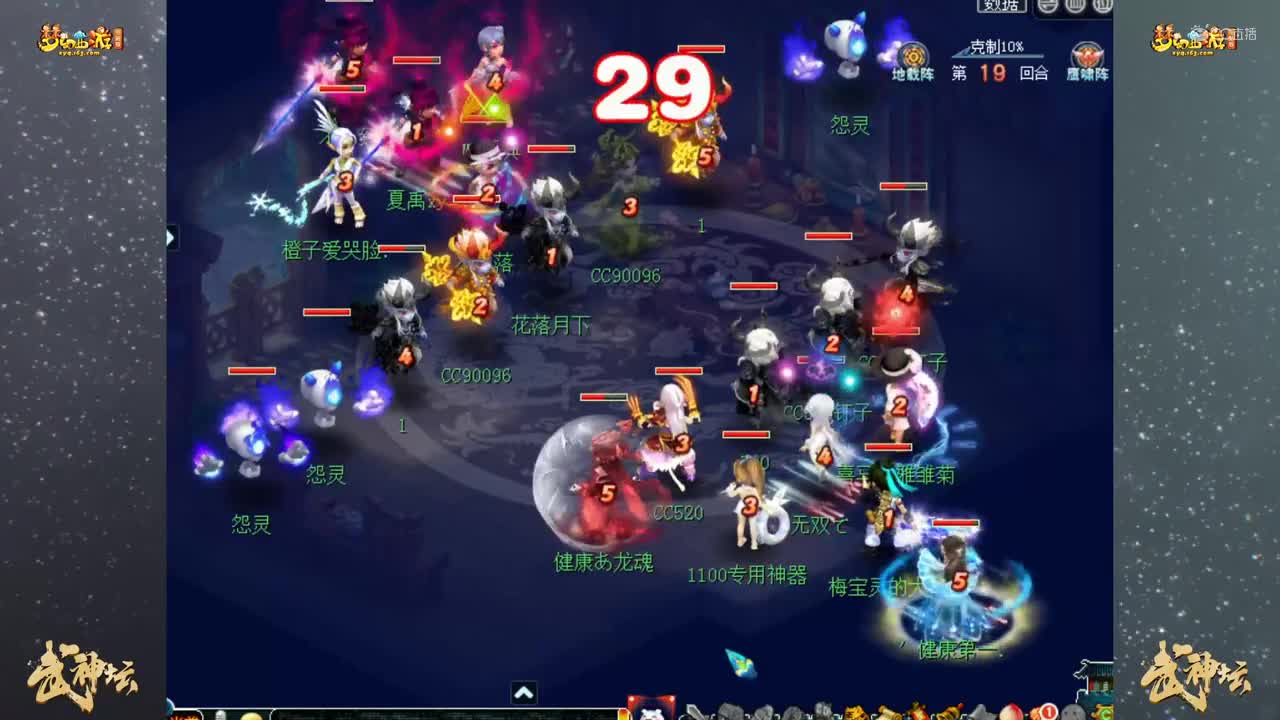Click the tiger item icon in the hotbar

click(851, 714)
